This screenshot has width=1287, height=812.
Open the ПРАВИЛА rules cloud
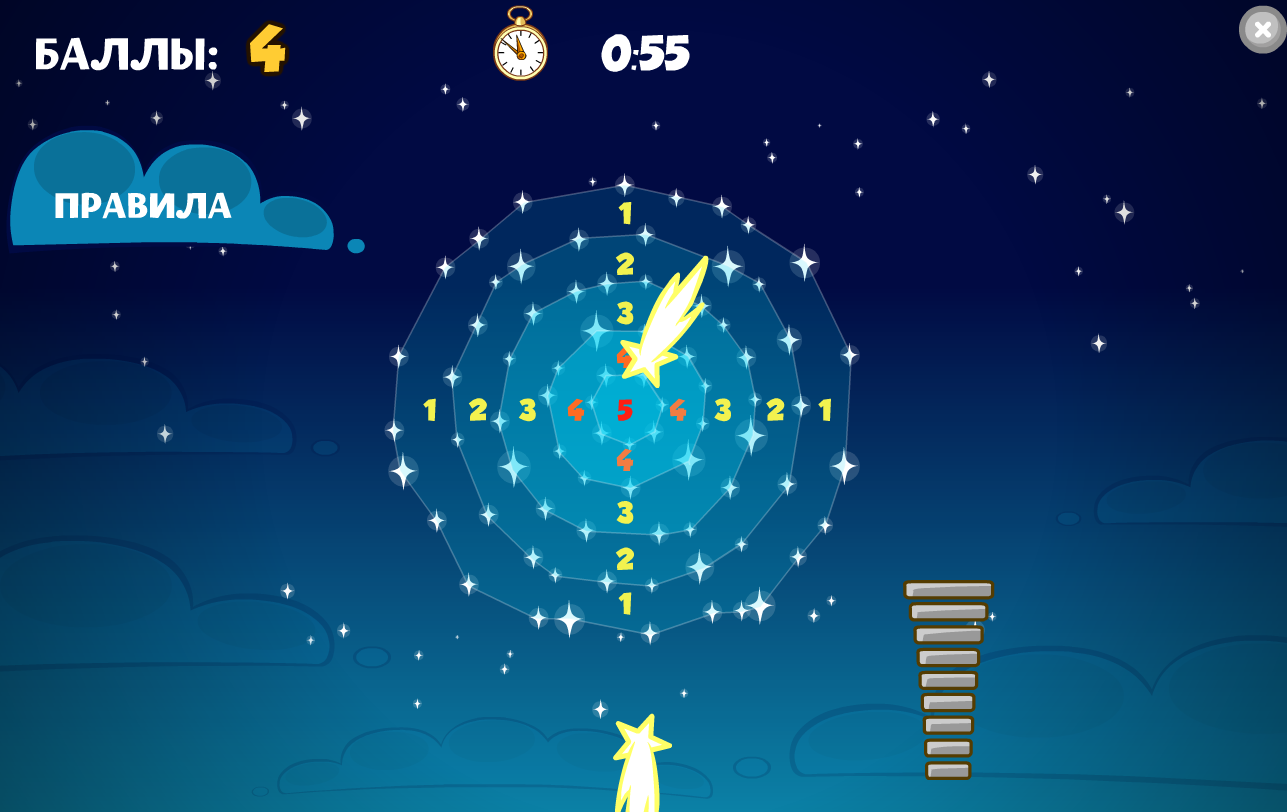(143, 206)
